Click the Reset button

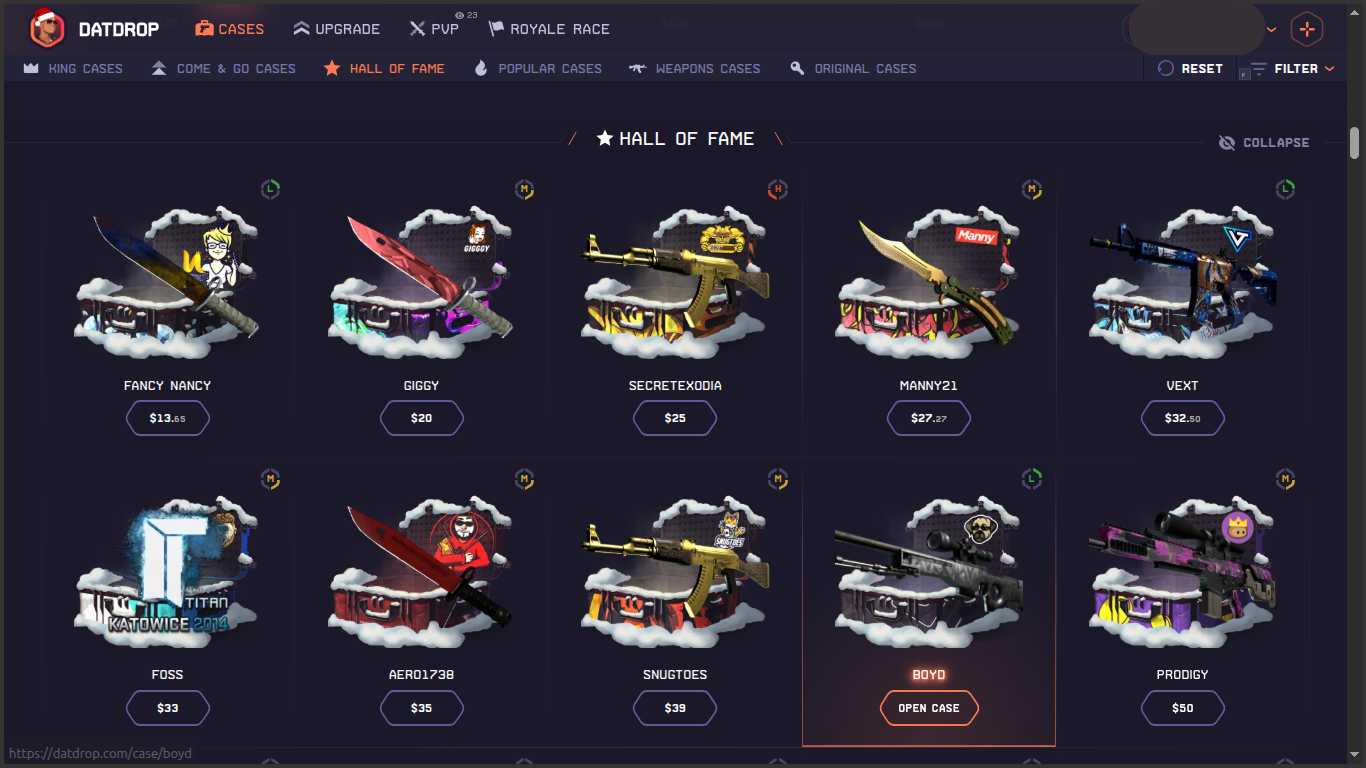click(1189, 68)
